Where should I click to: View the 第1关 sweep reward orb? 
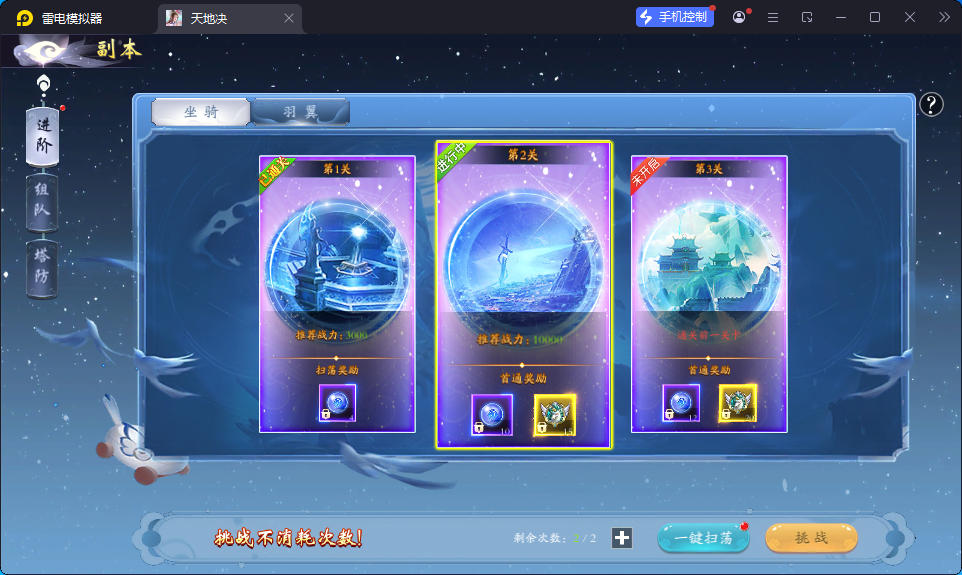(336, 402)
